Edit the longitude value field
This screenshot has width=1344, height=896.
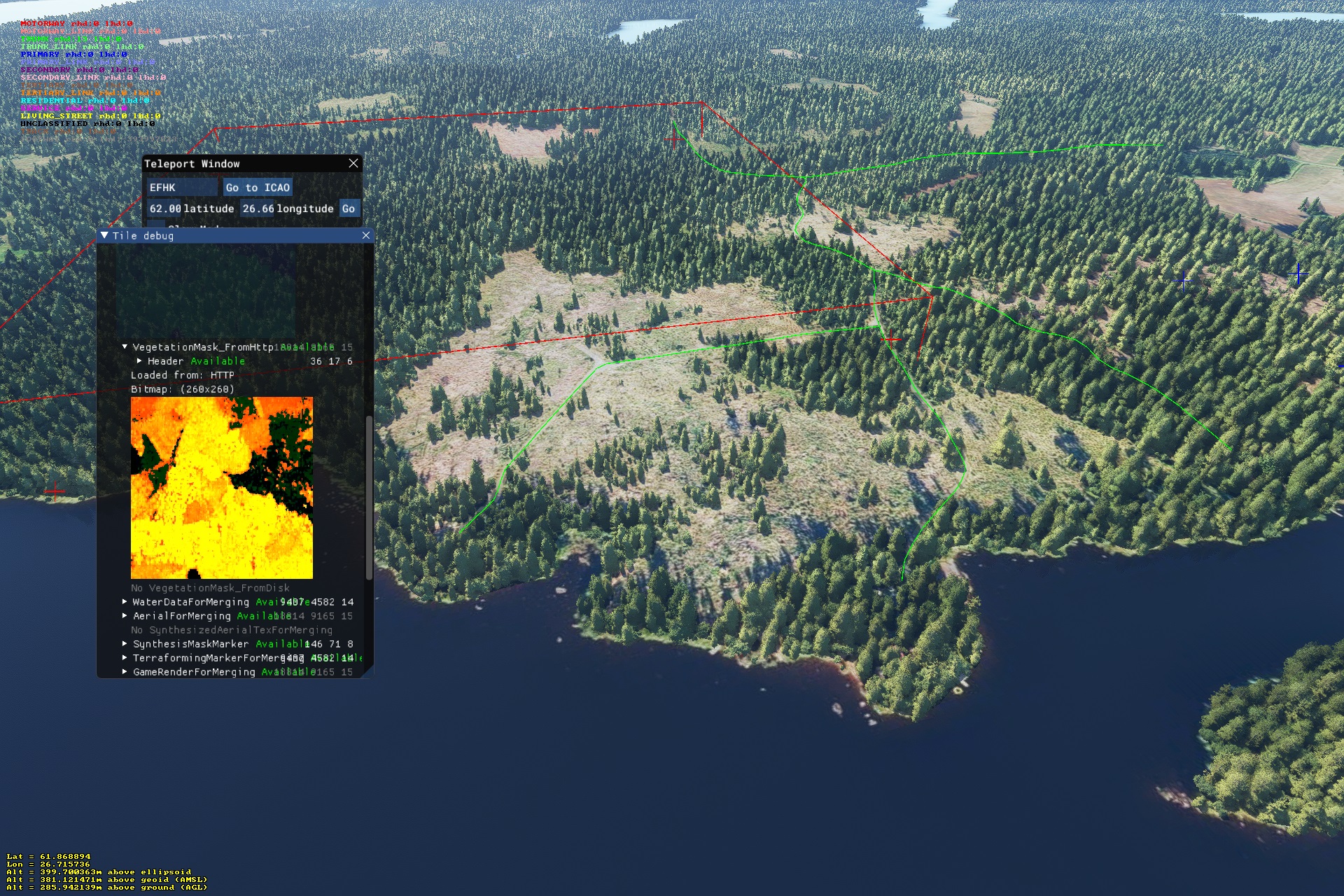click(x=258, y=209)
